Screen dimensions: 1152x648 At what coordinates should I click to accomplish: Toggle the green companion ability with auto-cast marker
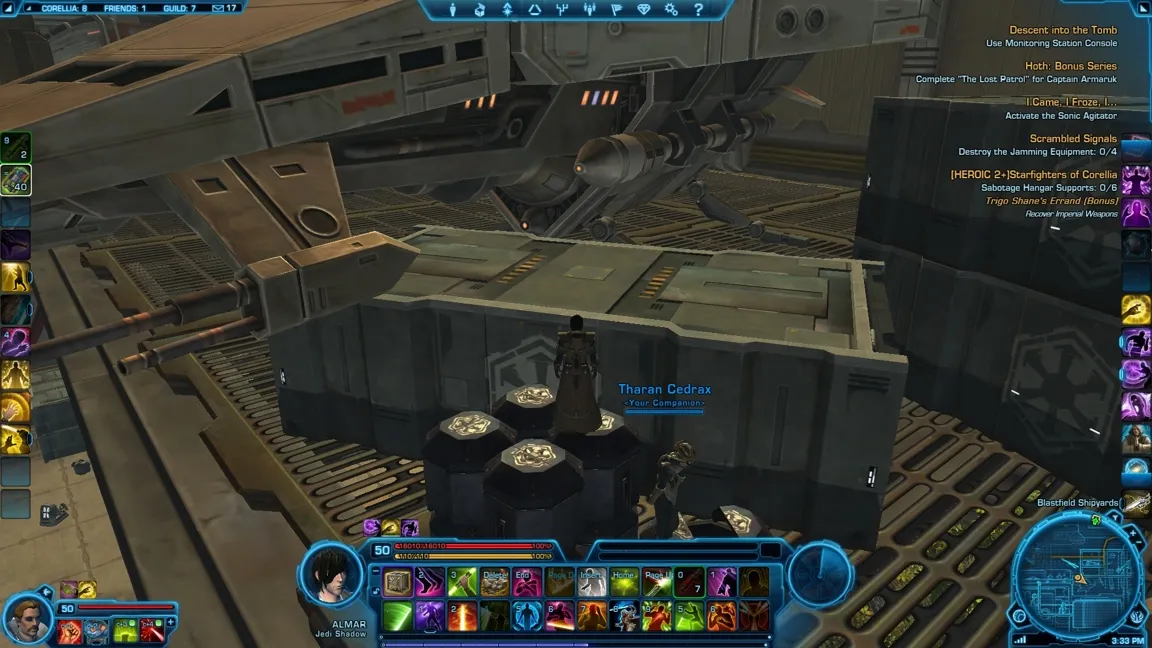coord(124,631)
